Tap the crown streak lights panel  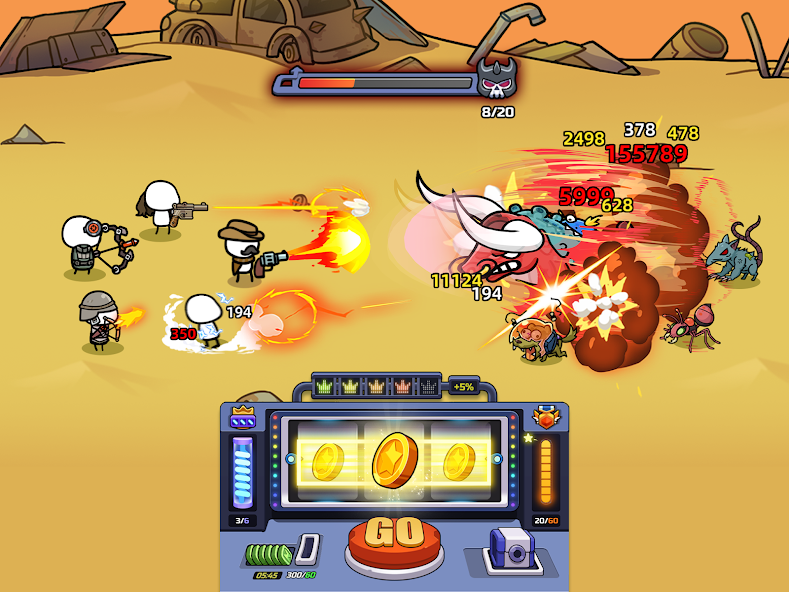coord(376,386)
